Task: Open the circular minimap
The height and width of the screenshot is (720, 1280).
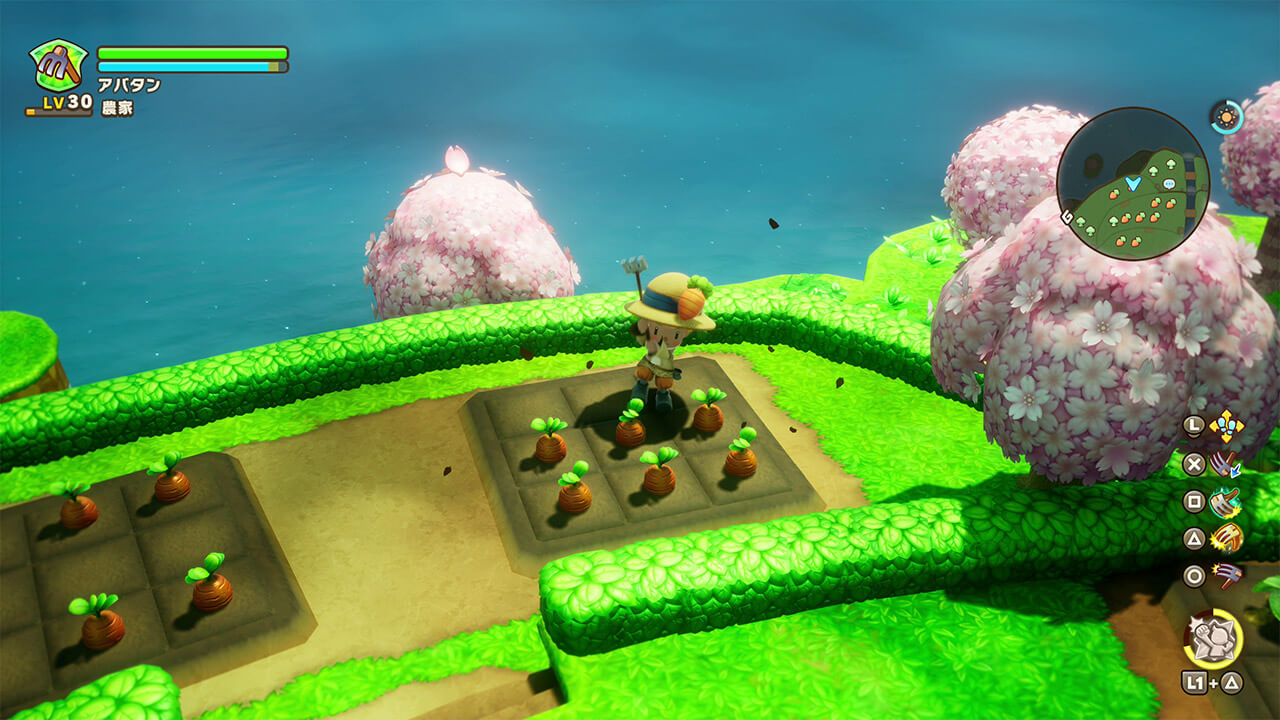Action: [1133, 183]
